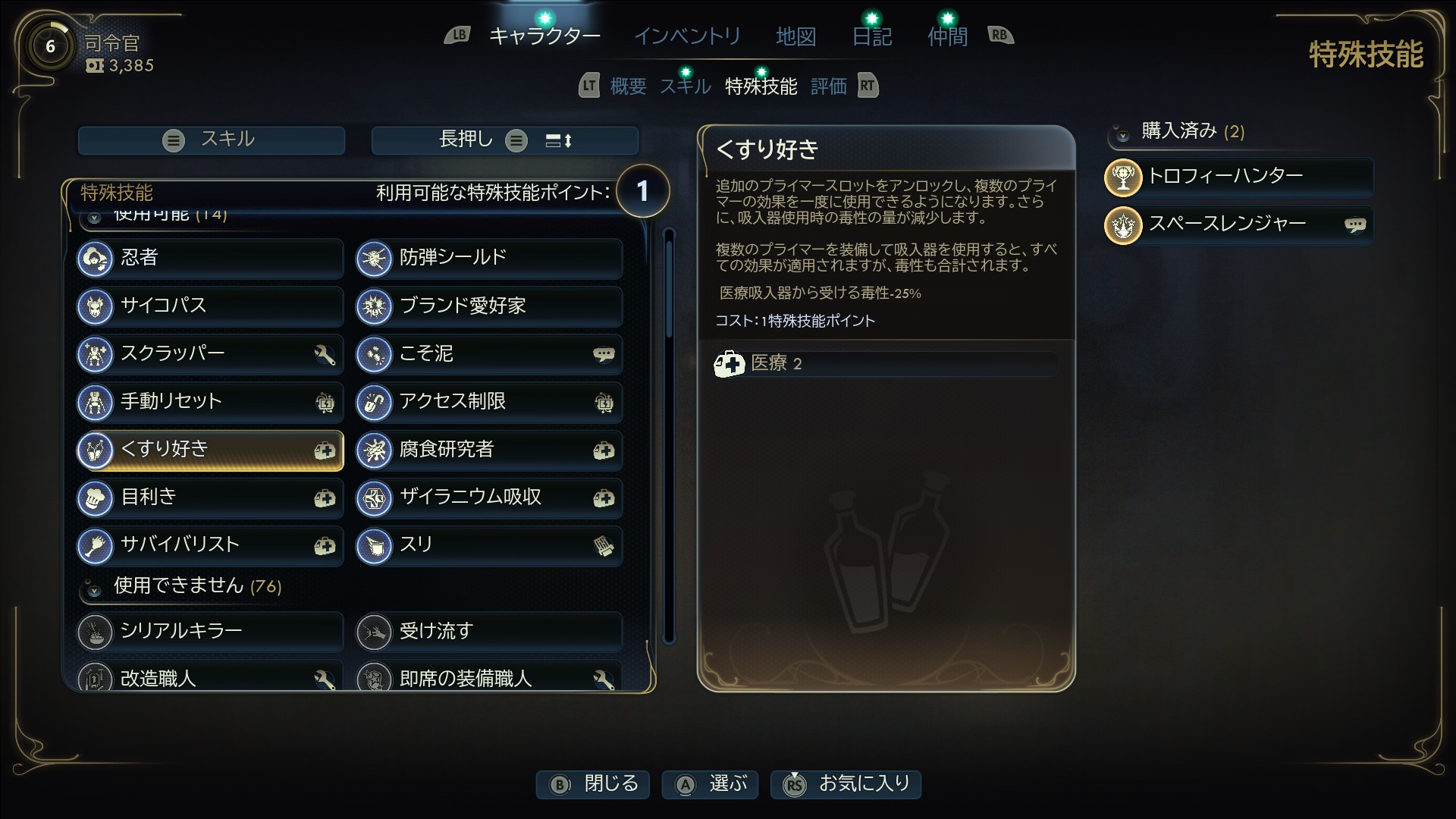Click the speech bubble icon on こそ泥
1456x819 pixels.
(x=603, y=354)
